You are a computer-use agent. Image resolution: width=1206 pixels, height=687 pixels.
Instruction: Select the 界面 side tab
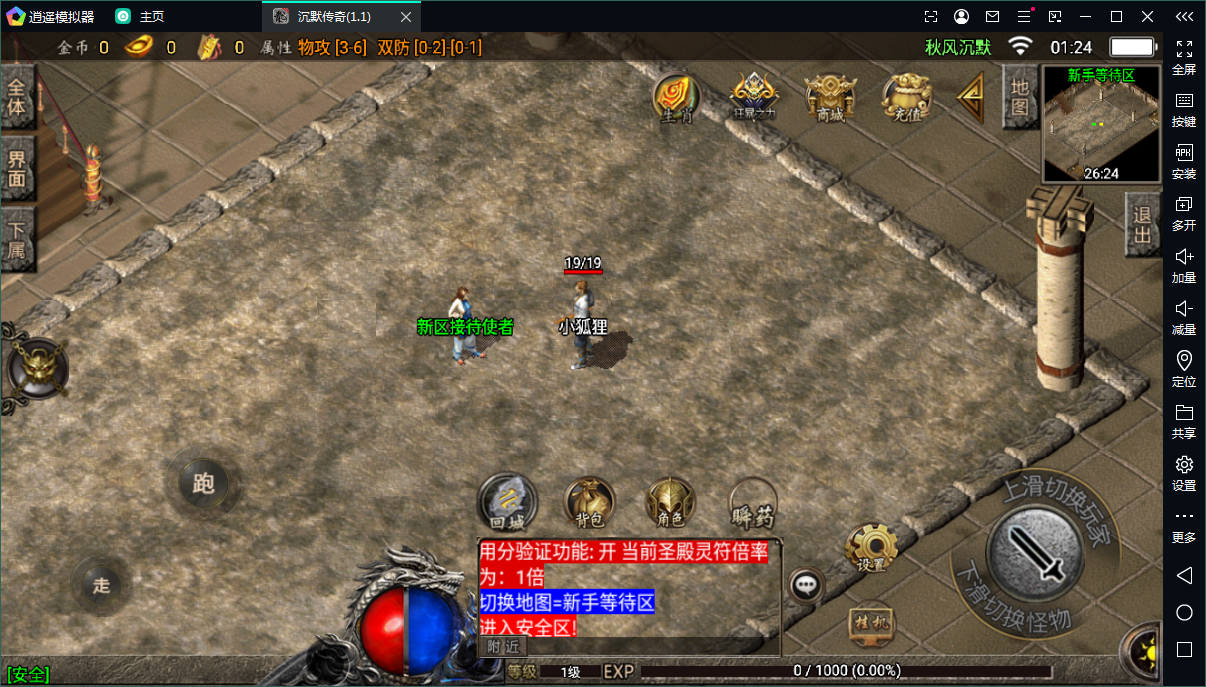18,168
